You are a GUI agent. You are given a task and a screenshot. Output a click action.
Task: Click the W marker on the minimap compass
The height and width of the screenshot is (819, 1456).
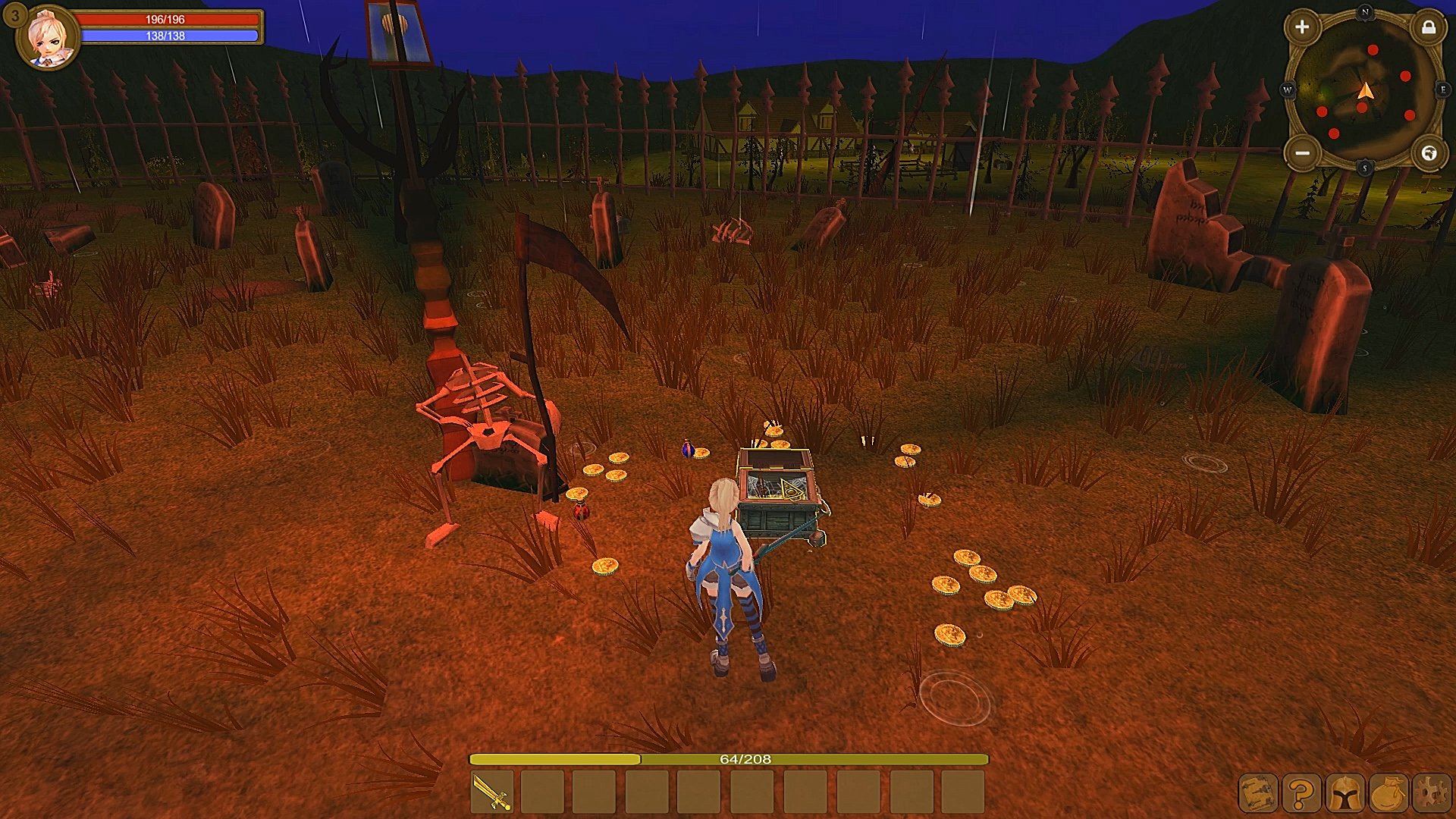(x=1288, y=89)
